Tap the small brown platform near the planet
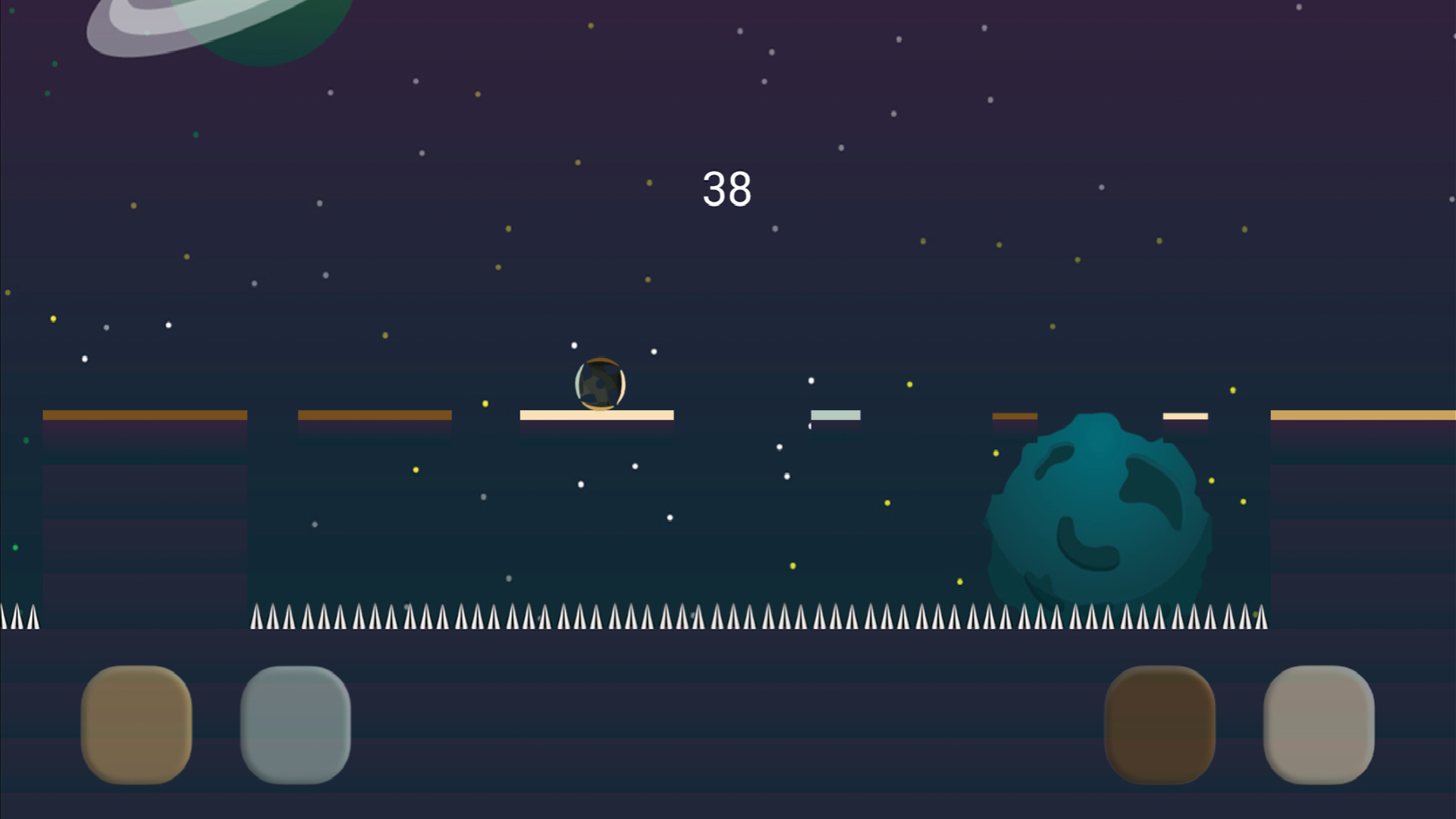The image size is (1456, 819). click(1015, 416)
